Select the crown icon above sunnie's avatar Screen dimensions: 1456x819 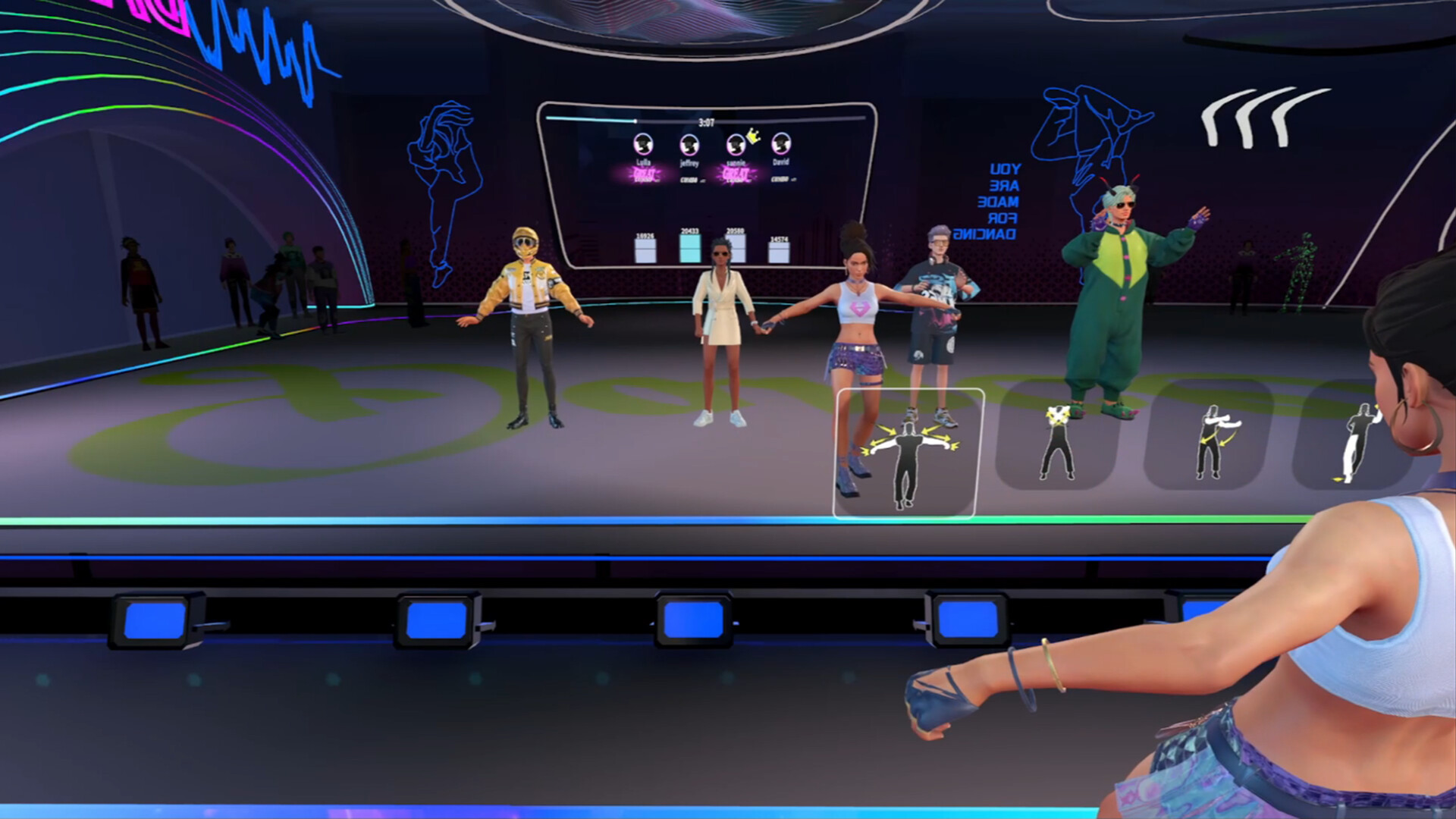coord(752,136)
